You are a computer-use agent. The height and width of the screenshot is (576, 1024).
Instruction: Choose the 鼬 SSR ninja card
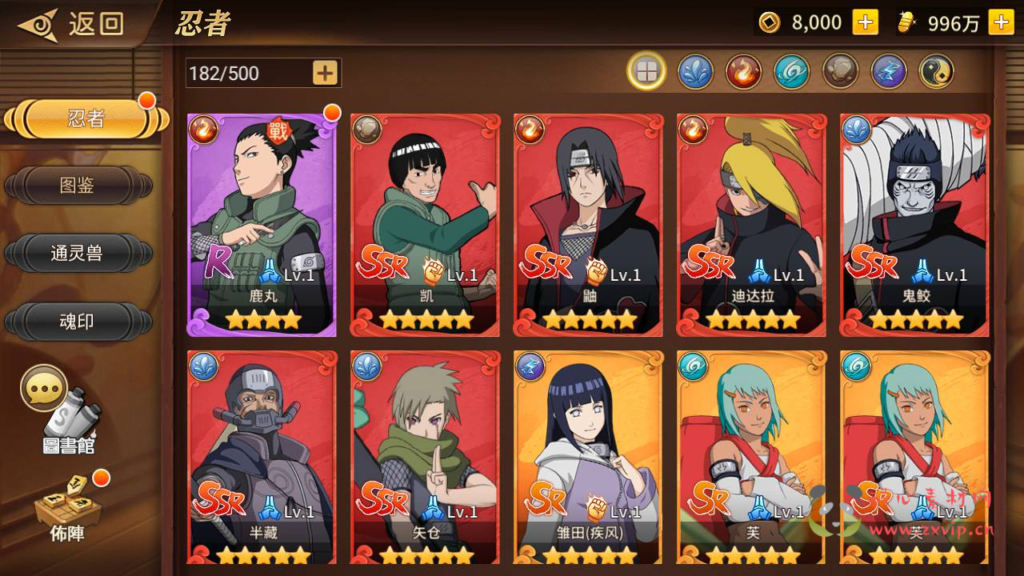tap(589, 224)
